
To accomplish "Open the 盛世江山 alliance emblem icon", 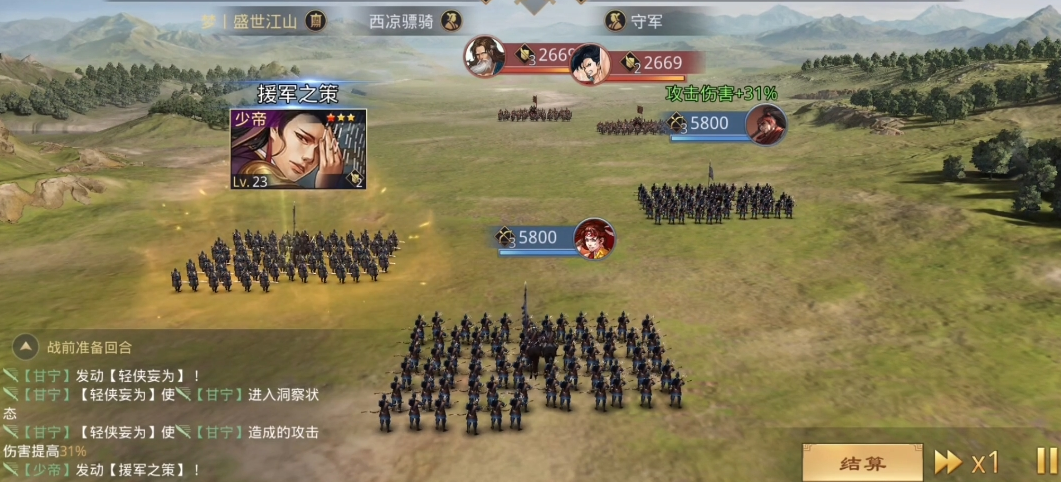I will [x=316, y=21].
